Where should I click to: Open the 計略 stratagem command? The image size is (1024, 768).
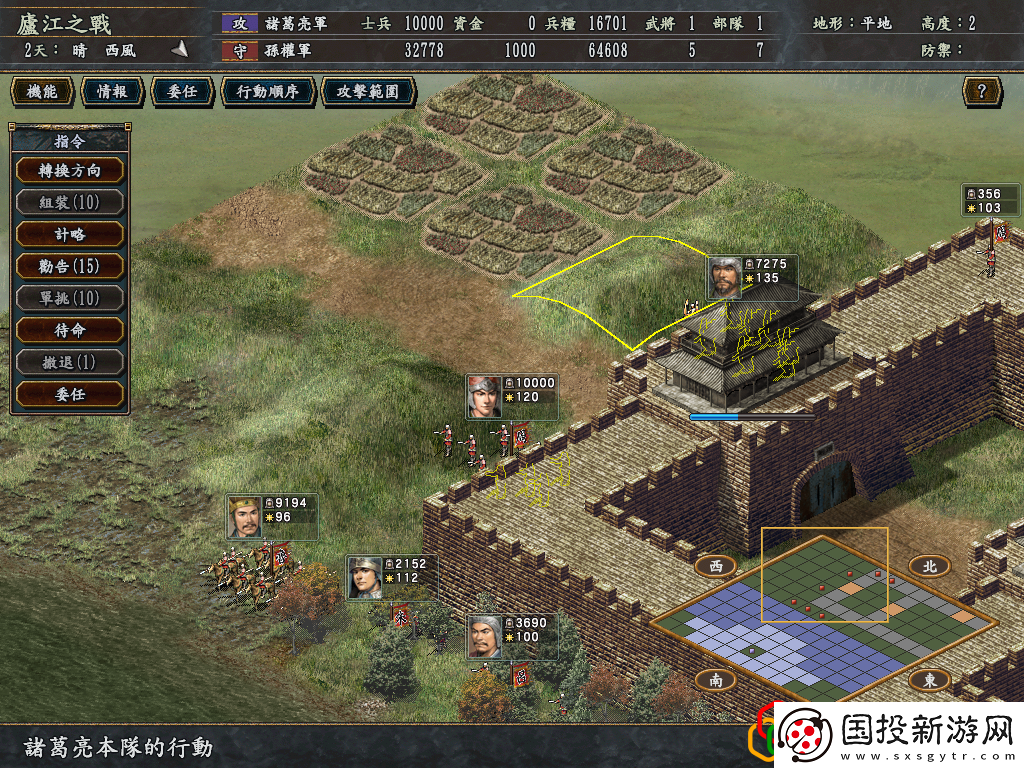[70, 234]
